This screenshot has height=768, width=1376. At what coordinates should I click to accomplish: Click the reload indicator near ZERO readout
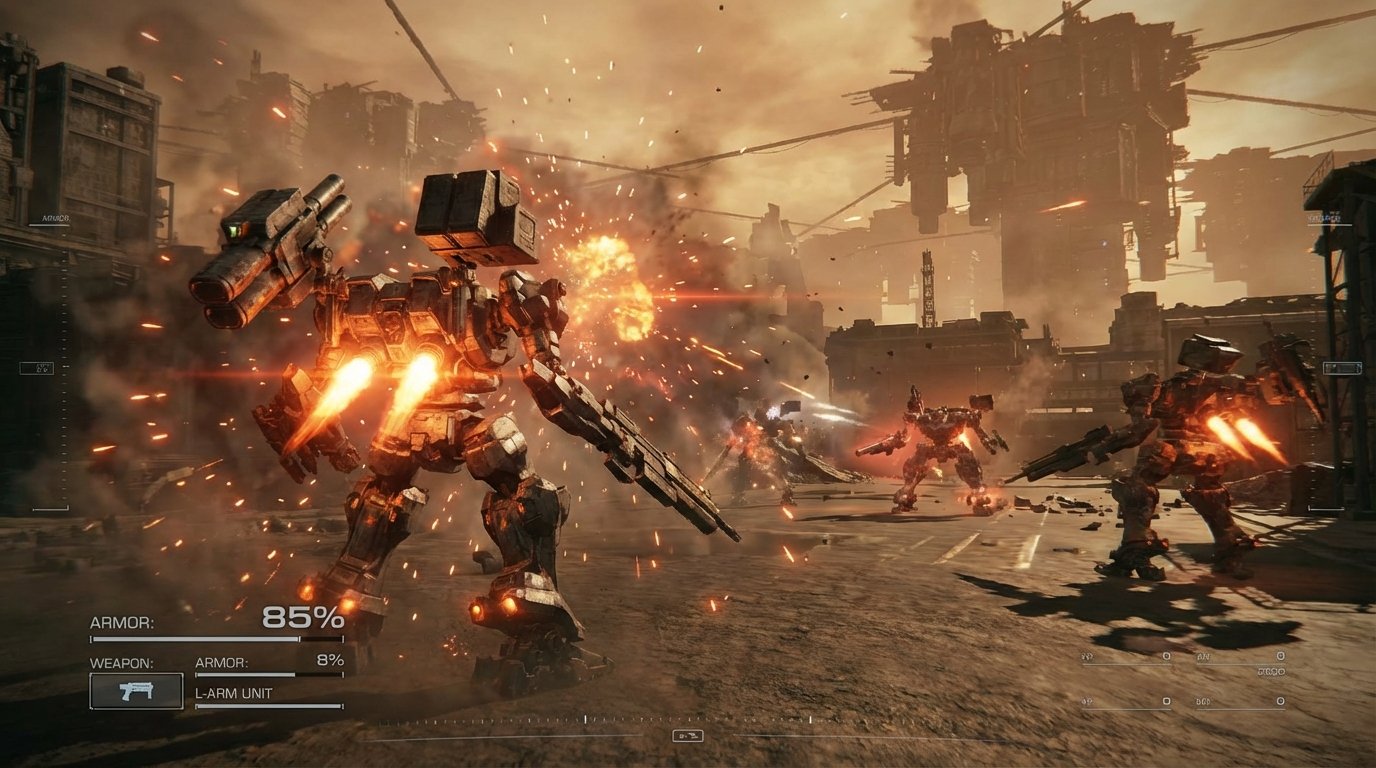coord(1270,670)
